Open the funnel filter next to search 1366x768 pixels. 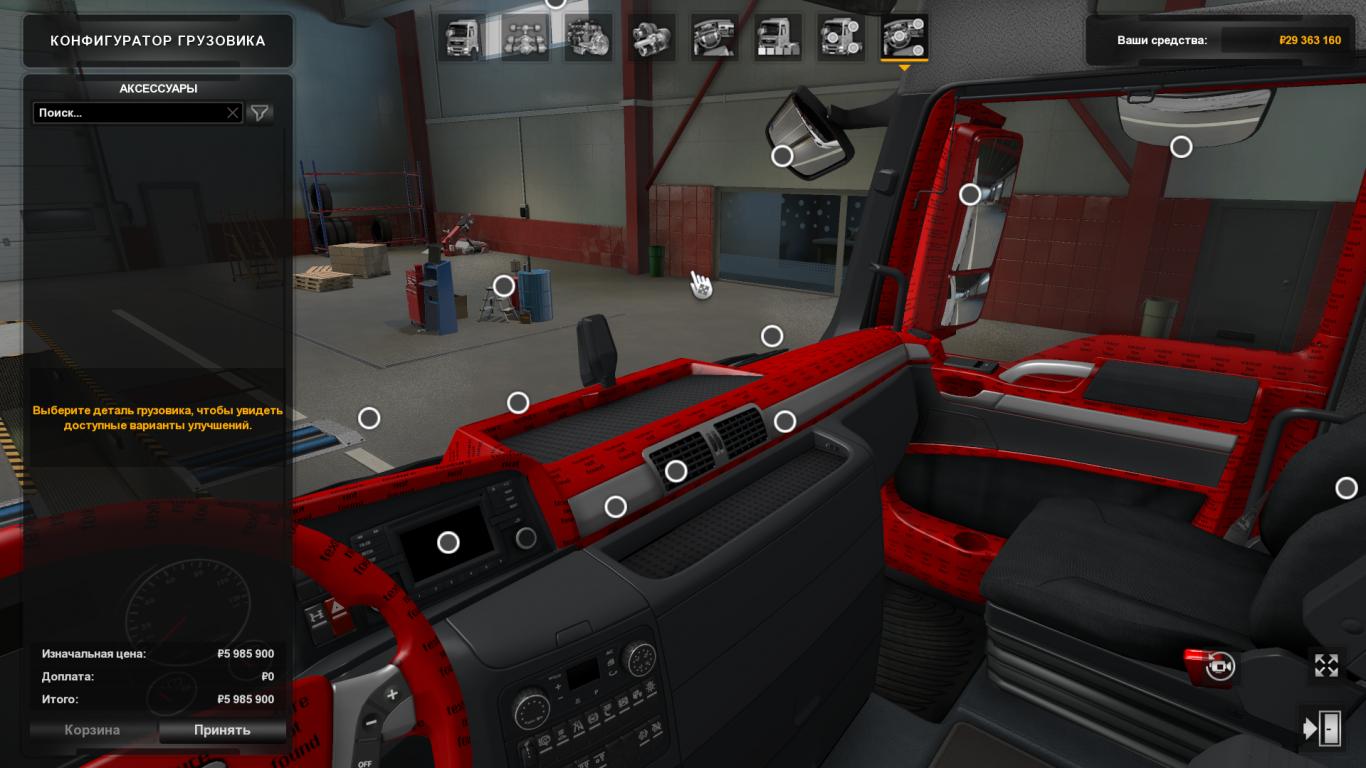(x=260, y=113)
